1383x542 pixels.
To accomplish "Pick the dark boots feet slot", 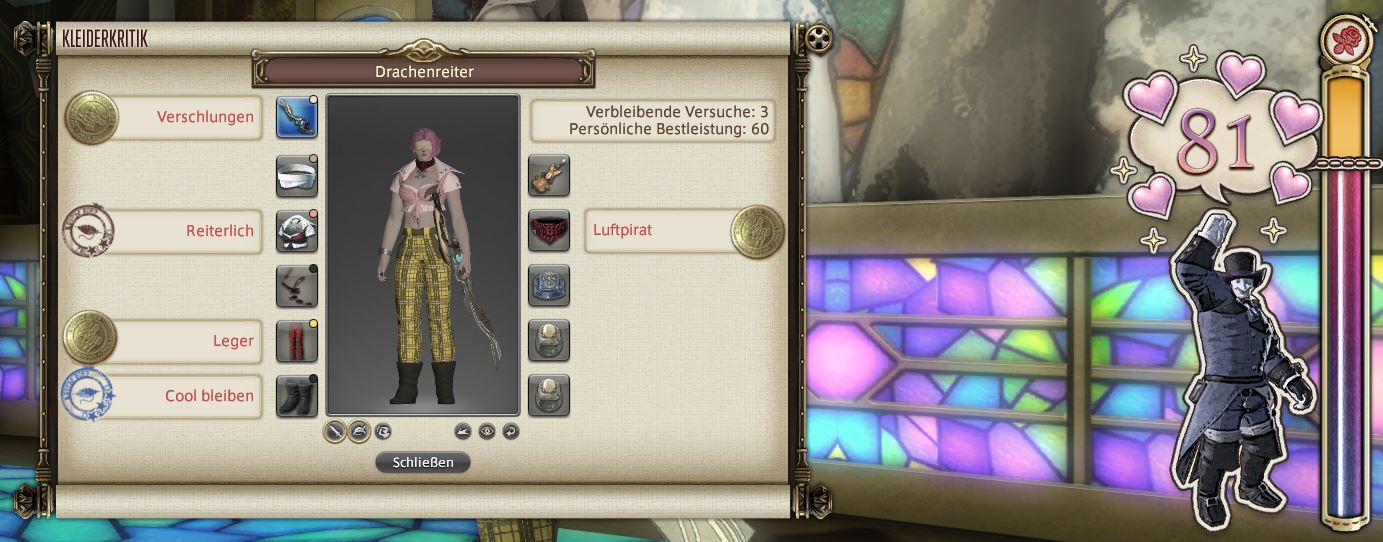I will tap(297, 395).
